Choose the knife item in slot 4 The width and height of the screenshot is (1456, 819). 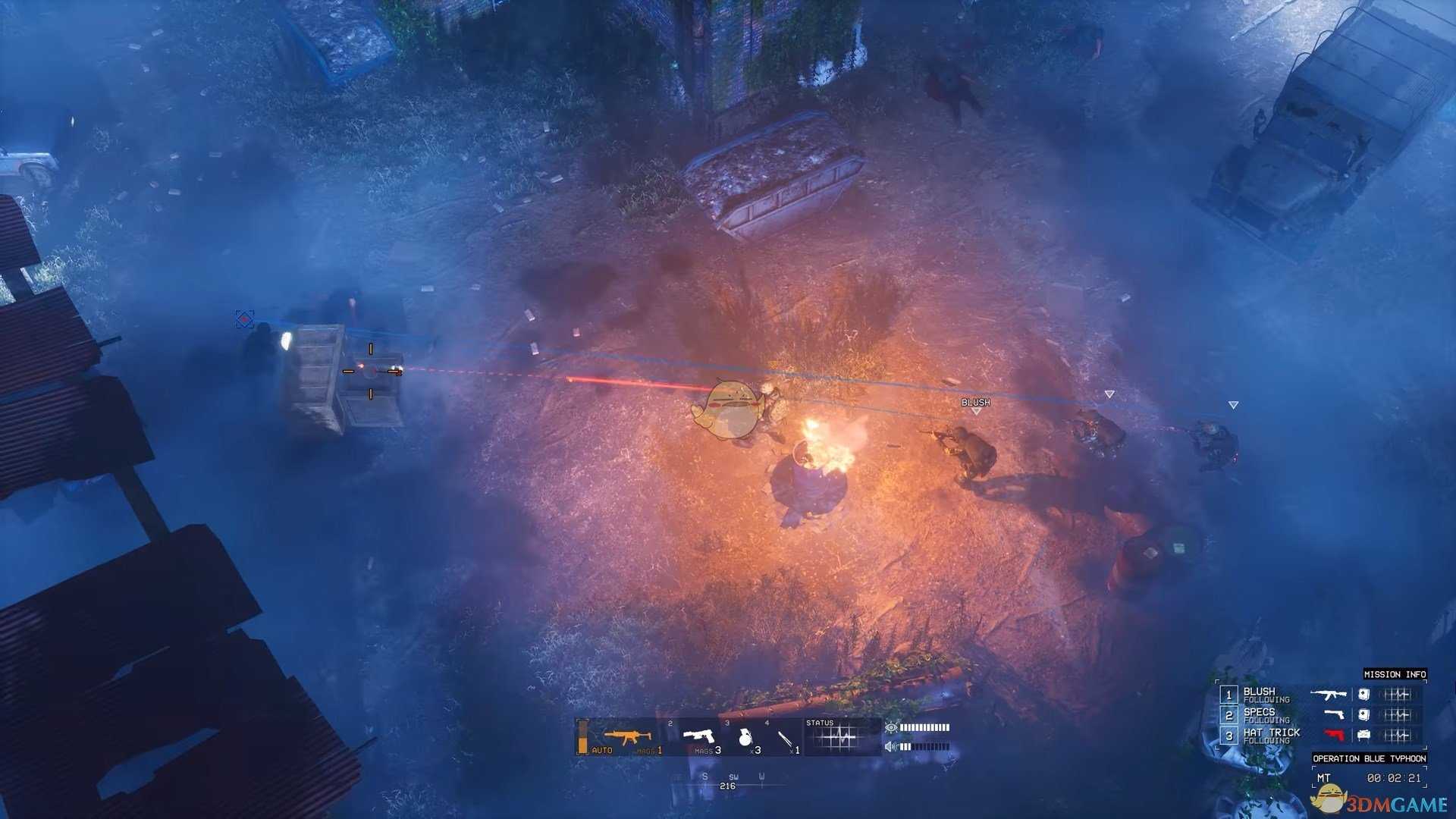click(785, 737)
